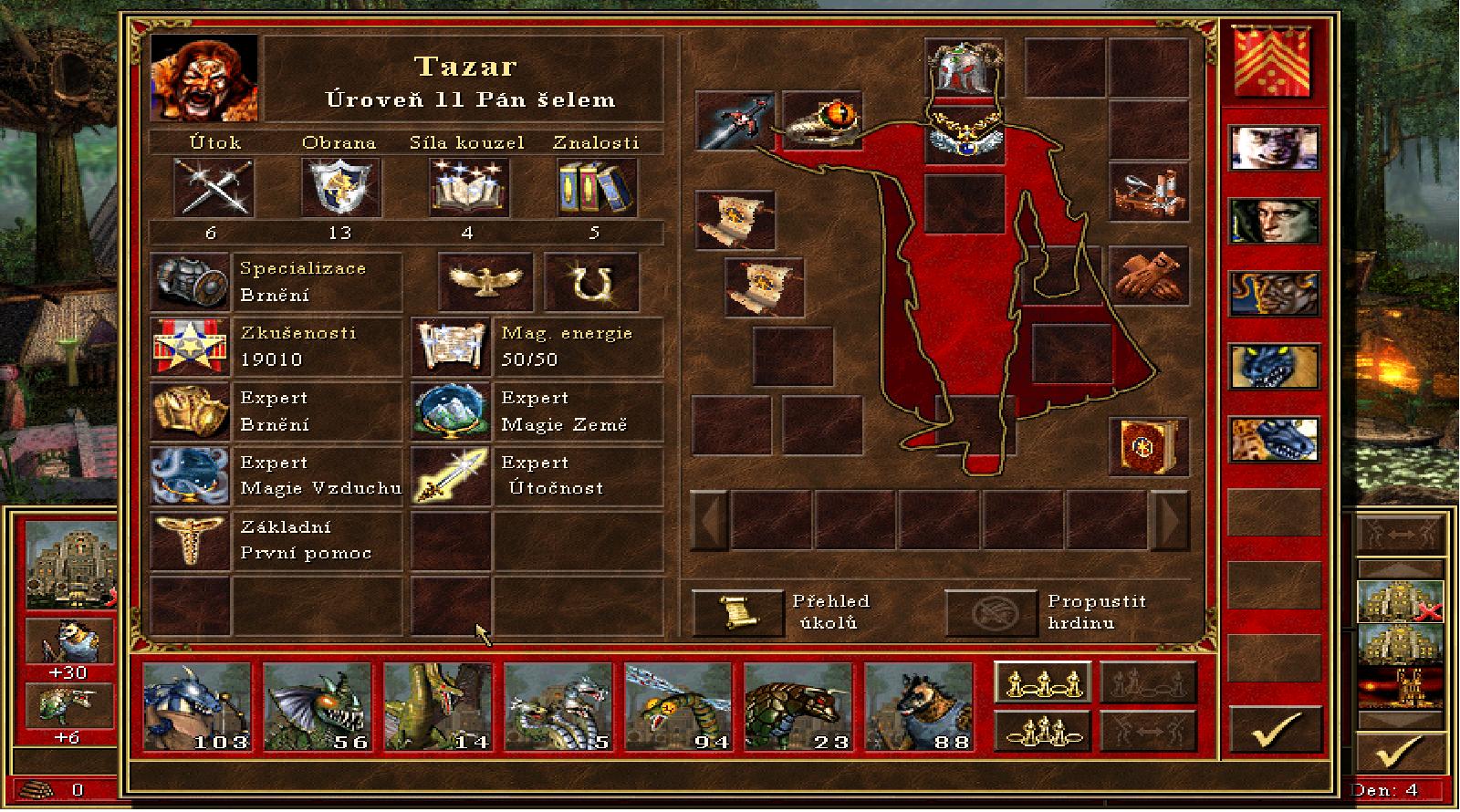Click the necklace artifact slot
The image size is (1460, 812).
tap(964, 139)
